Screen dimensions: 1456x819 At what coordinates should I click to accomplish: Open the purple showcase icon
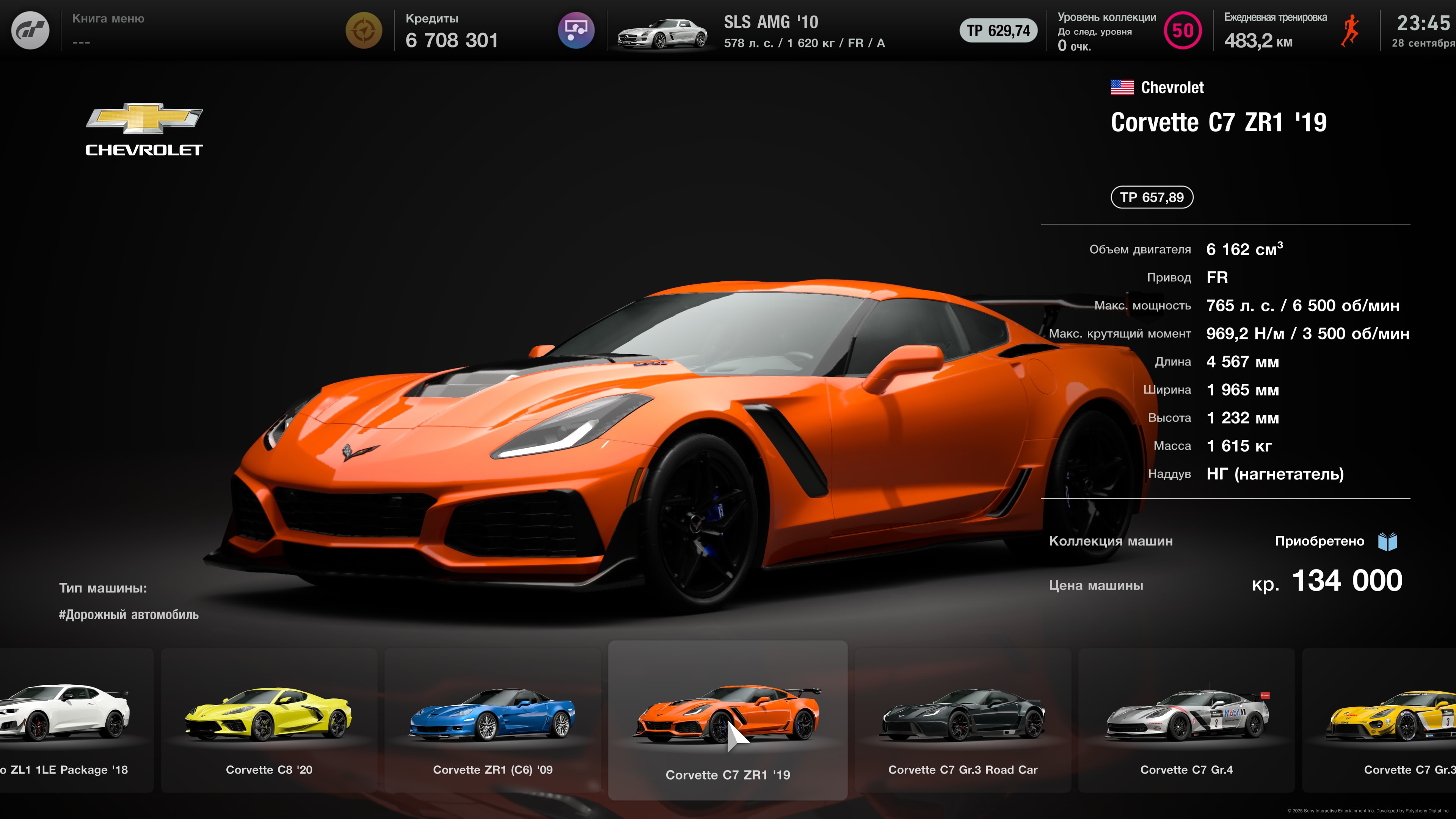click(576, 30)
